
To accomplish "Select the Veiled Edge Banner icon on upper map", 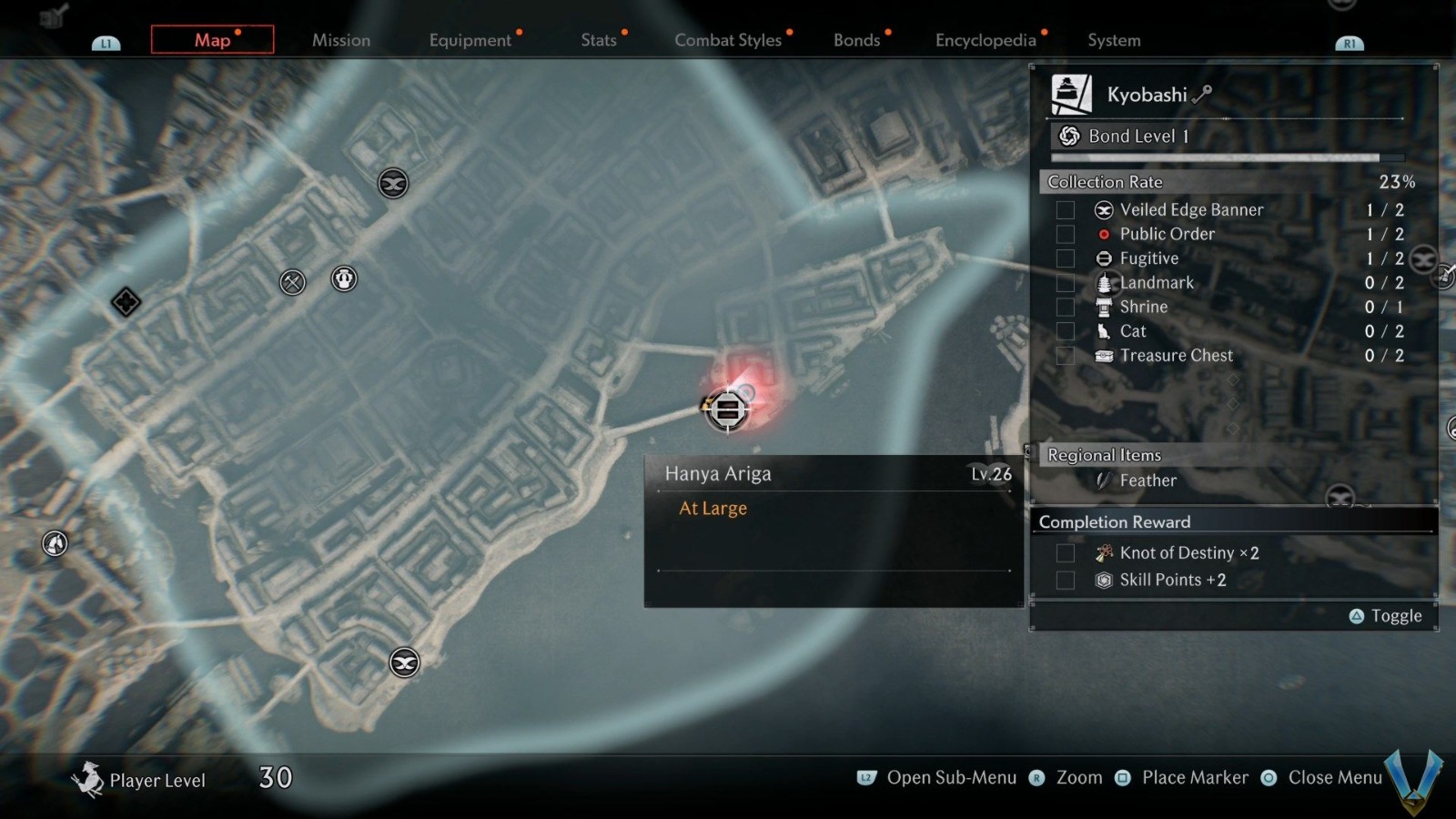I will tap(391, 182).
